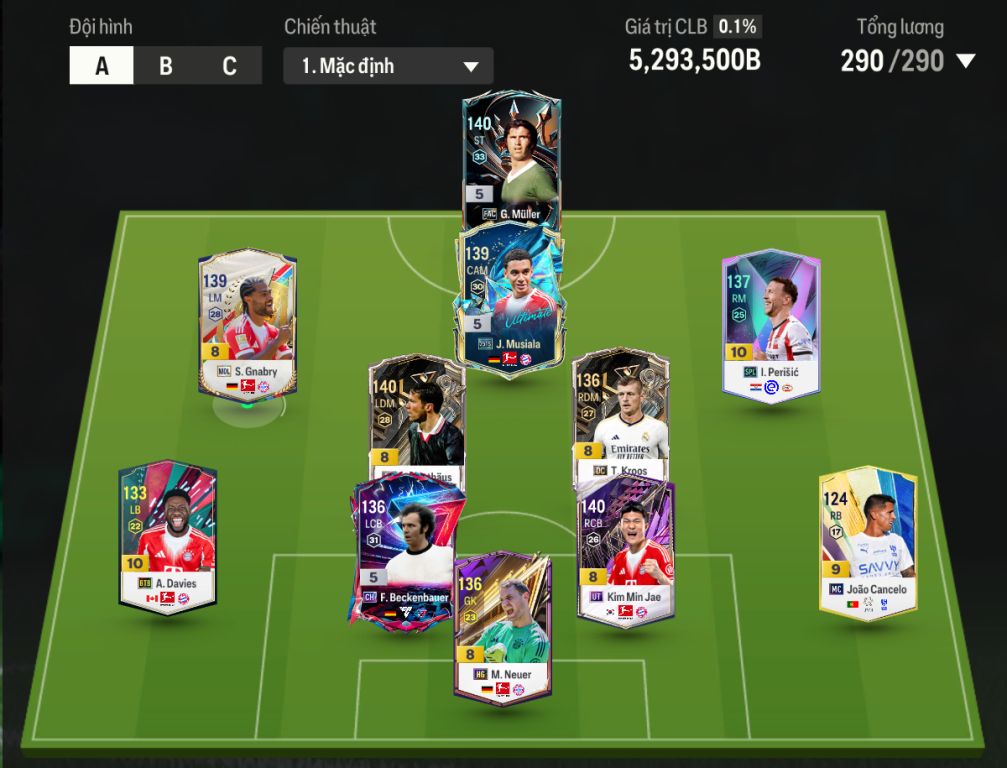Select João Cancelo right back card

(868, 542)
